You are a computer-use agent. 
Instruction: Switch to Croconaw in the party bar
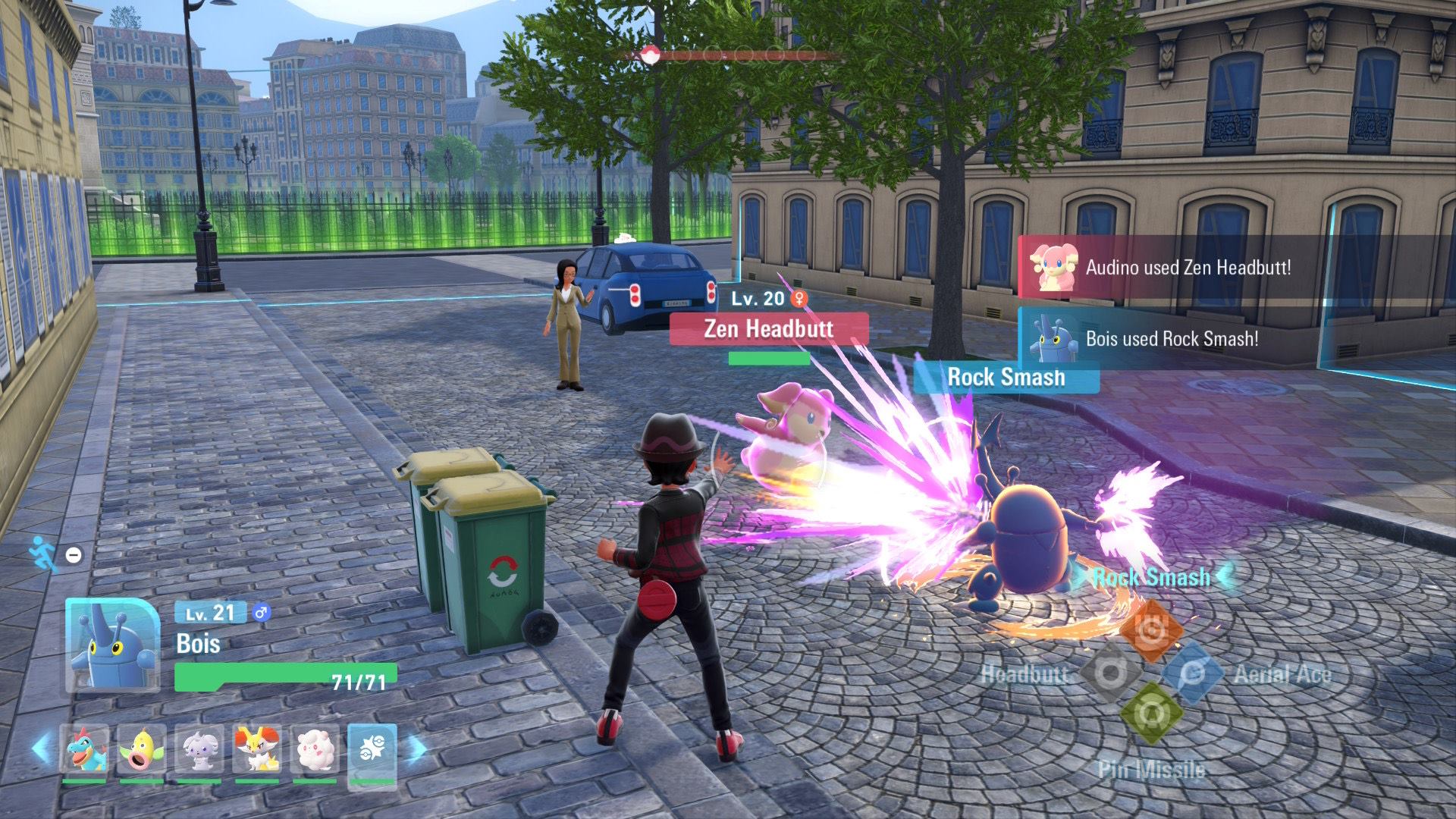tap(84, 749)
